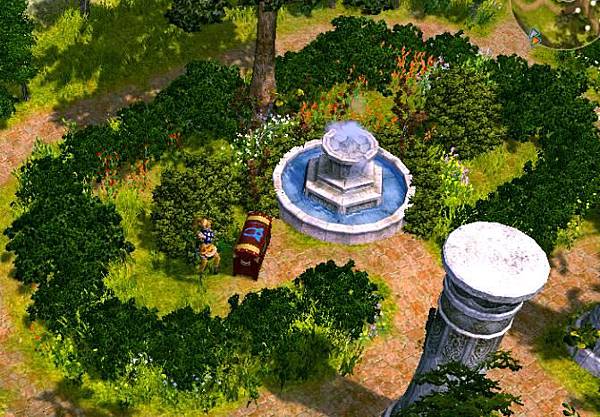Open the circular minimap
Screen dimensions: 600x417
point(567,20)
